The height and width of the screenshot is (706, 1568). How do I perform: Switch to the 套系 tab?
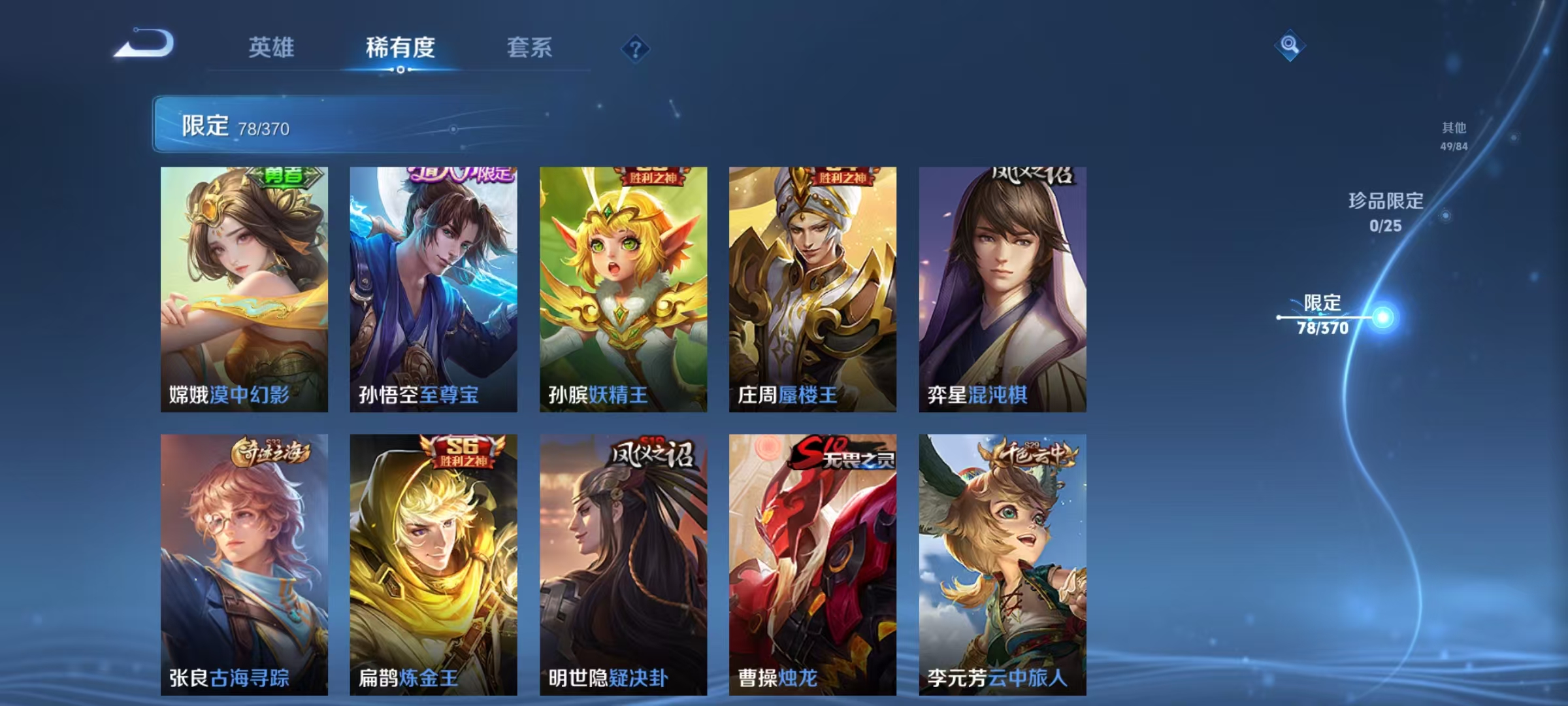tap(531, 48)
